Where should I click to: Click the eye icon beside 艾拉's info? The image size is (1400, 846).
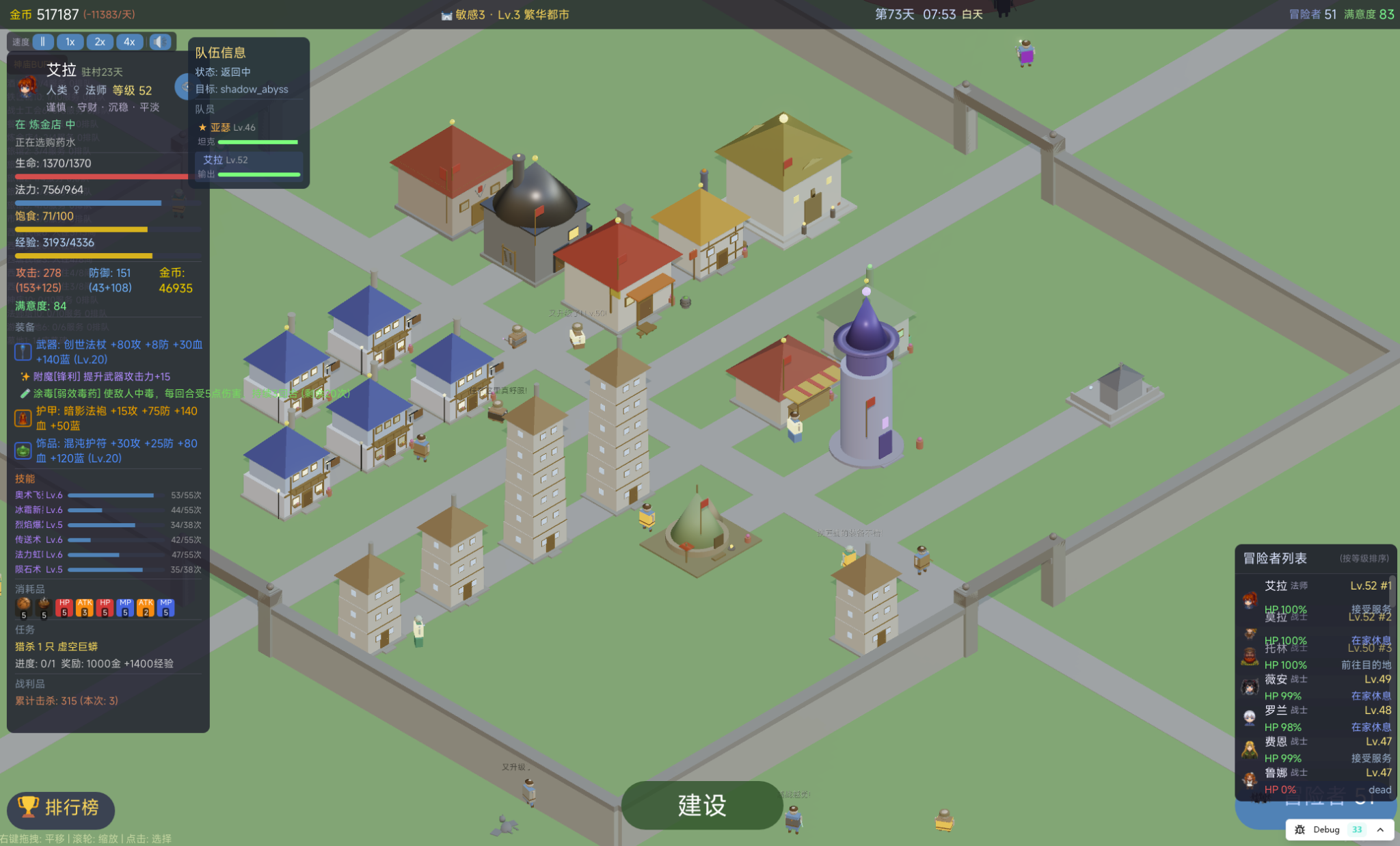tap(183, 87)
